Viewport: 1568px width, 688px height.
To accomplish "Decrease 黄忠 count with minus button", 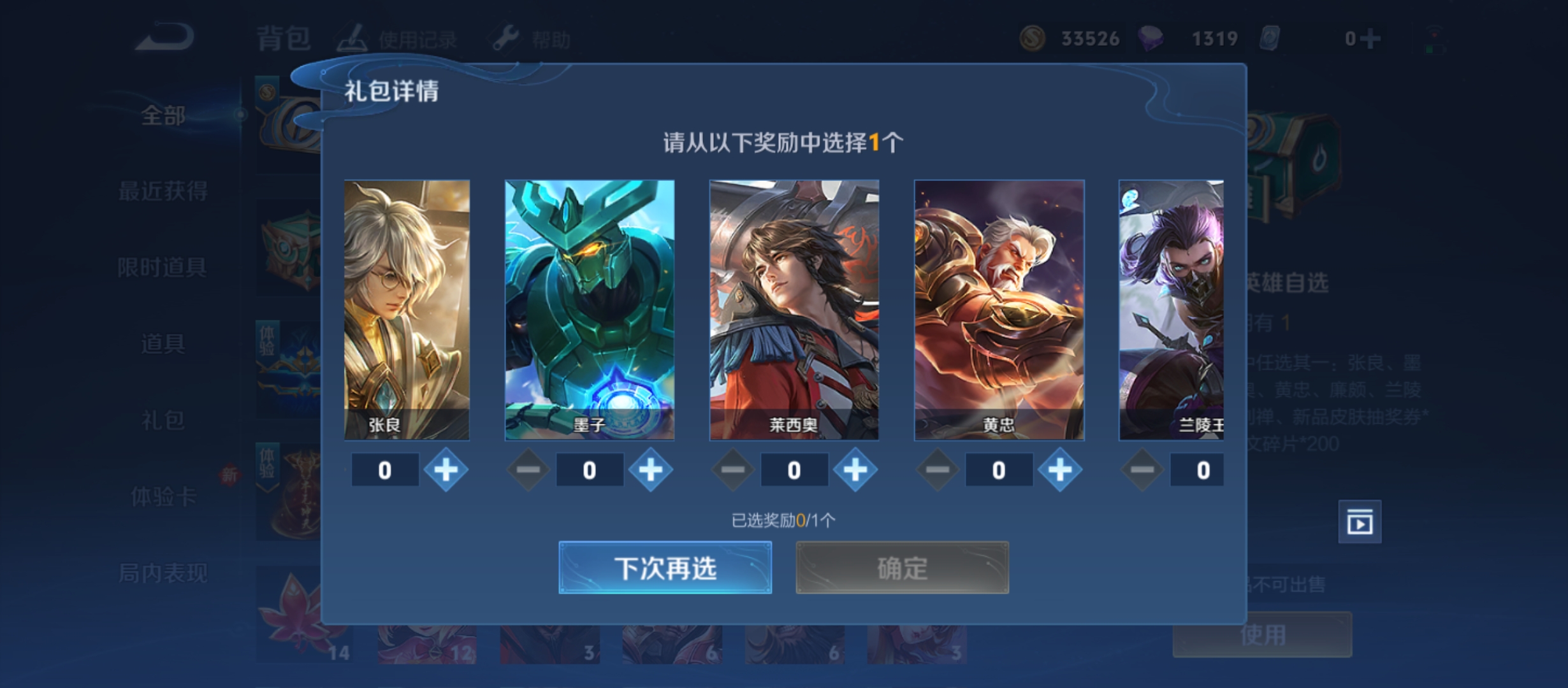I will (937, 470).
